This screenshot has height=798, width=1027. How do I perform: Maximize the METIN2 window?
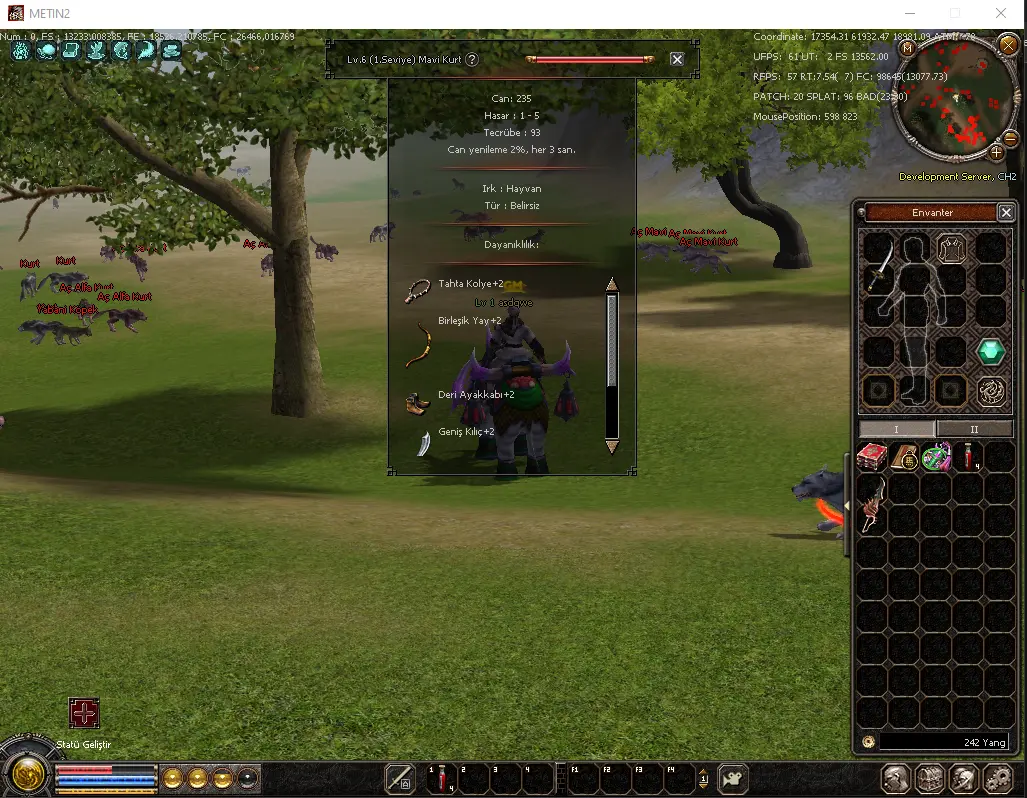coord(955,14)
